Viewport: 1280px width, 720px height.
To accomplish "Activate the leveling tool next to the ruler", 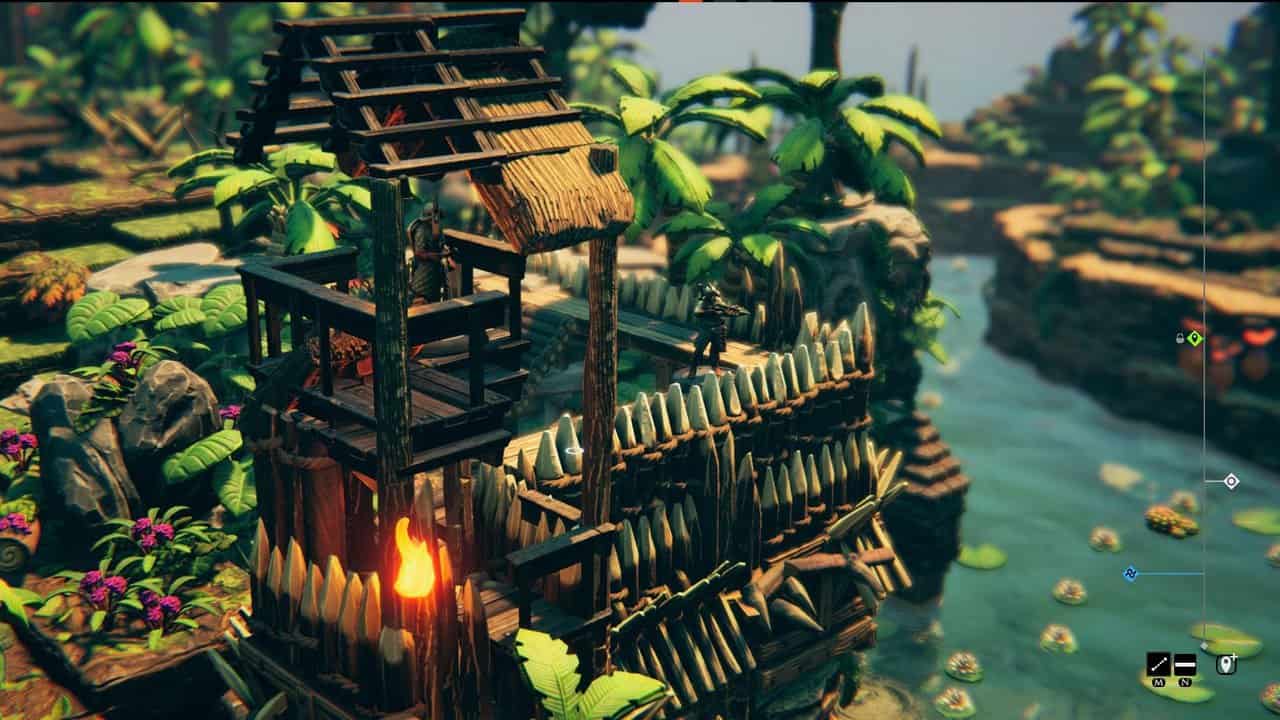I will [1185, 665].
